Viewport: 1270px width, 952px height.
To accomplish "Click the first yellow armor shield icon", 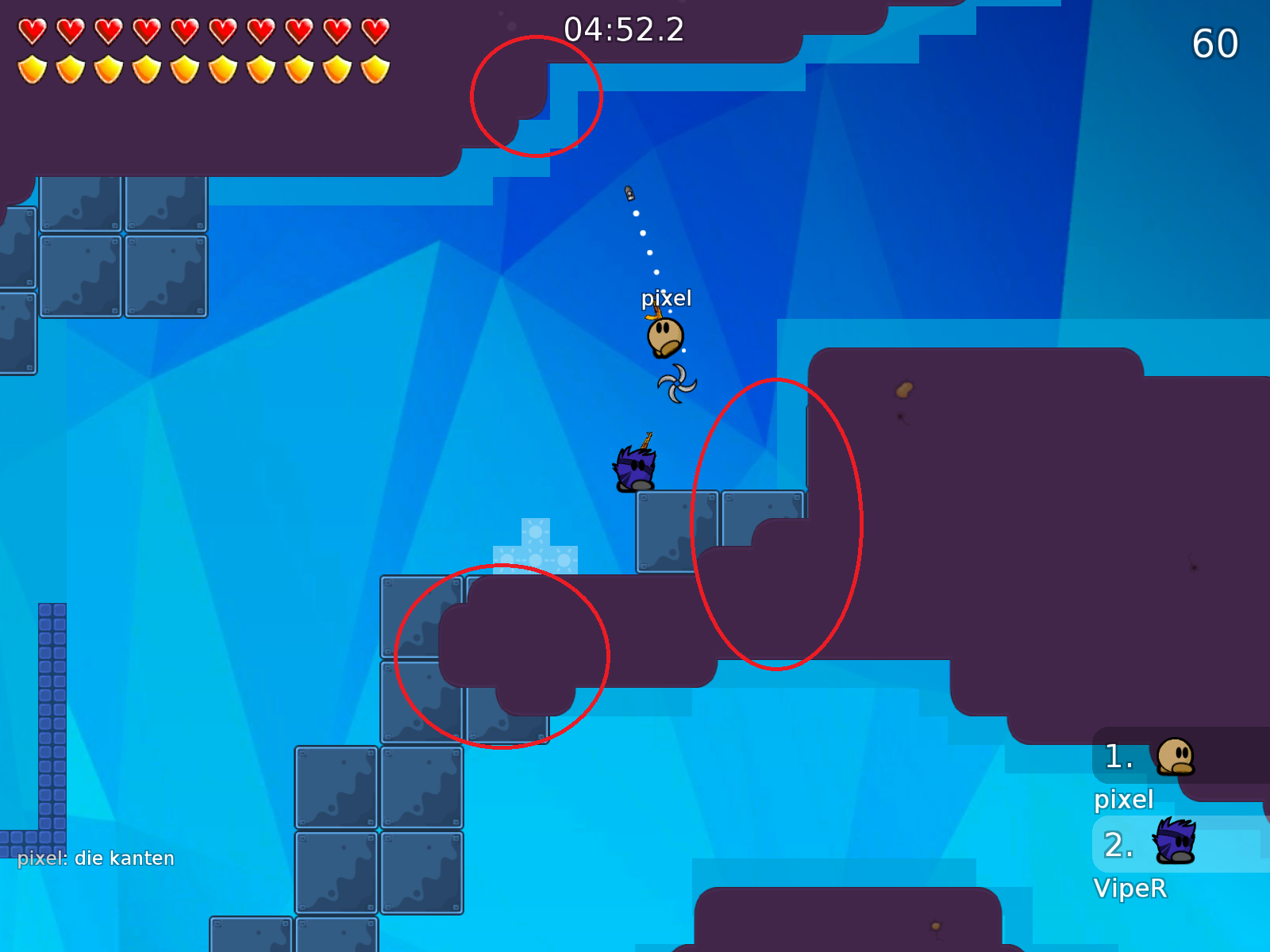I will (x=32, y=67).
